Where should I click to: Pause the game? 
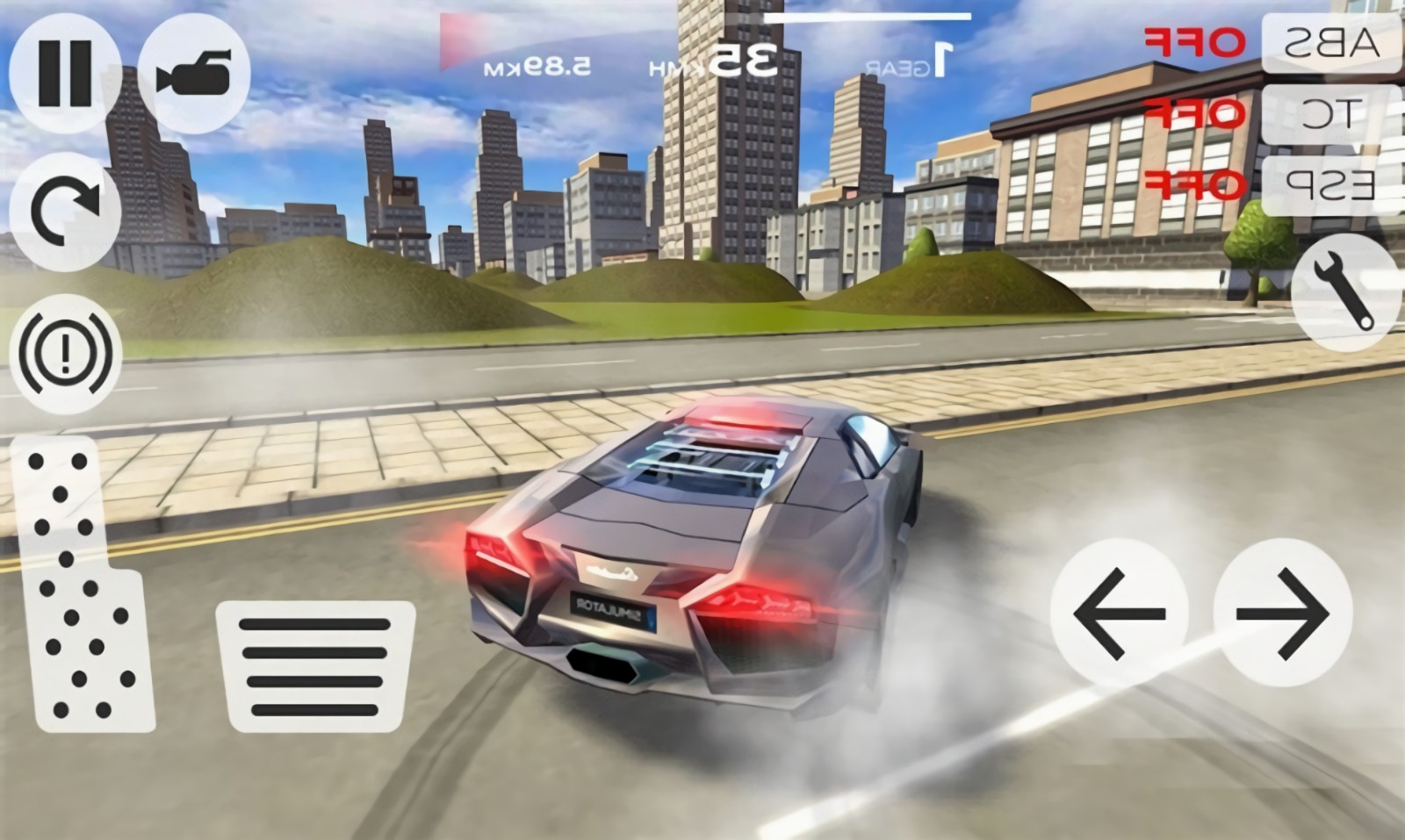tap(64, 74)
